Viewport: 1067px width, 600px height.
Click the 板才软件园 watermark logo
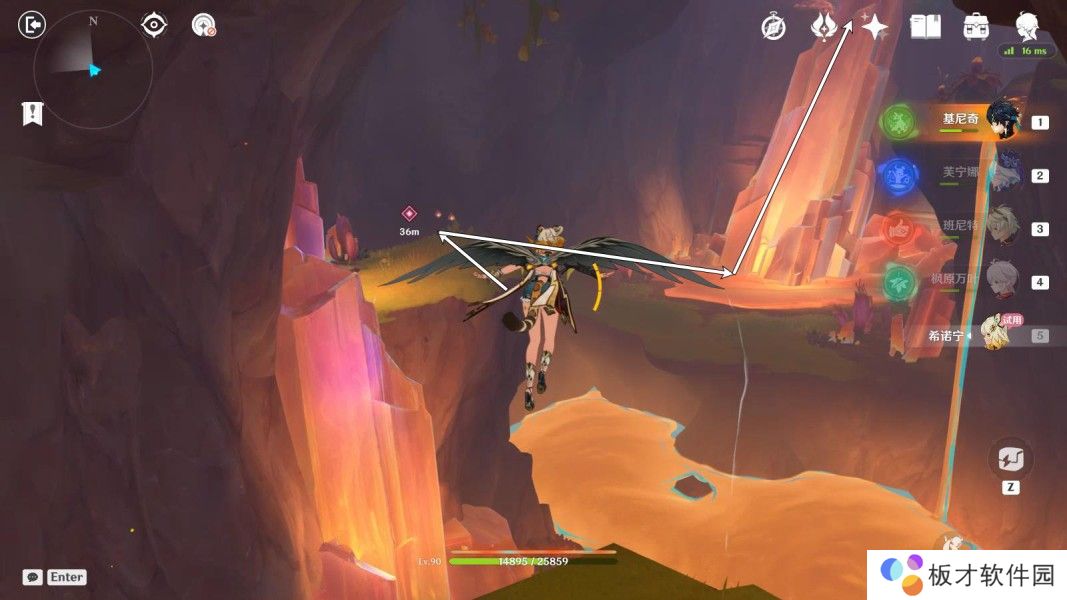(x=966, y=574)
